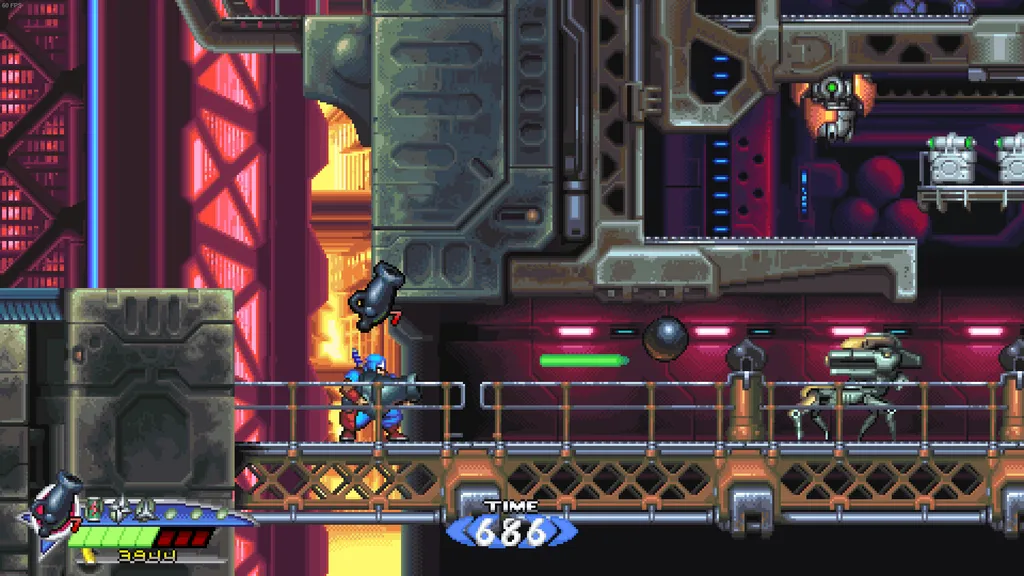
Task: Select the shuriken icon in the HUD
Action: pos(120,509)
